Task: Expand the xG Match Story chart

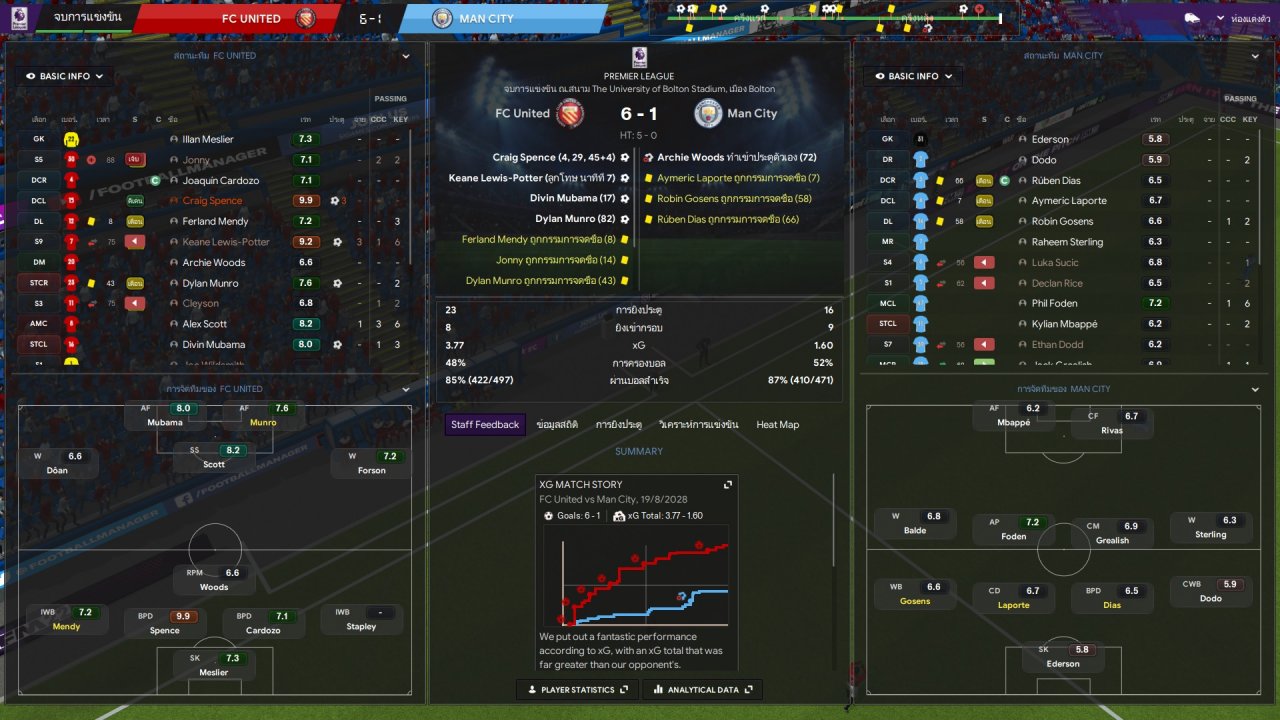Action: (728, 484)
